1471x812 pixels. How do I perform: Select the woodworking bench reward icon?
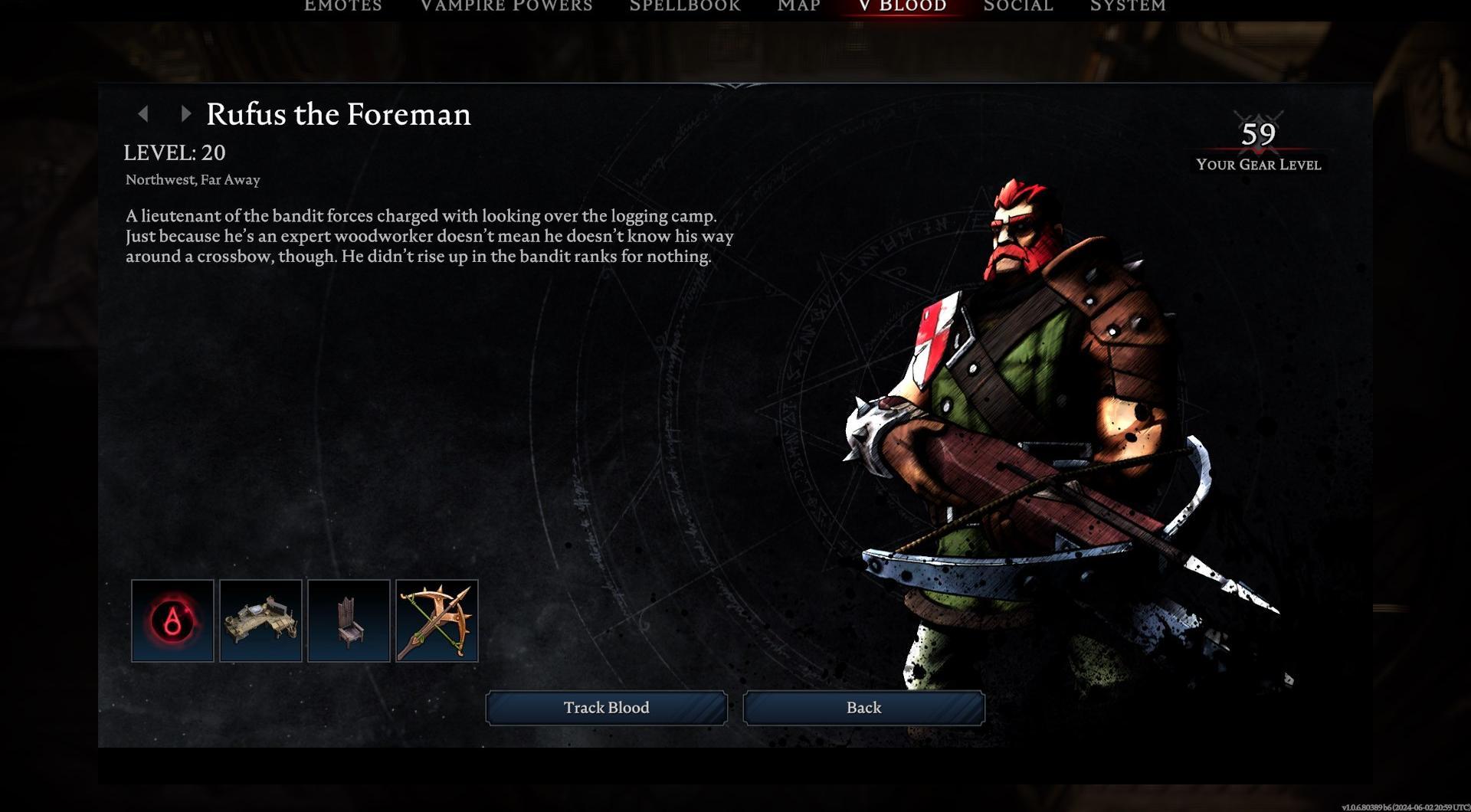pos(260,620)
